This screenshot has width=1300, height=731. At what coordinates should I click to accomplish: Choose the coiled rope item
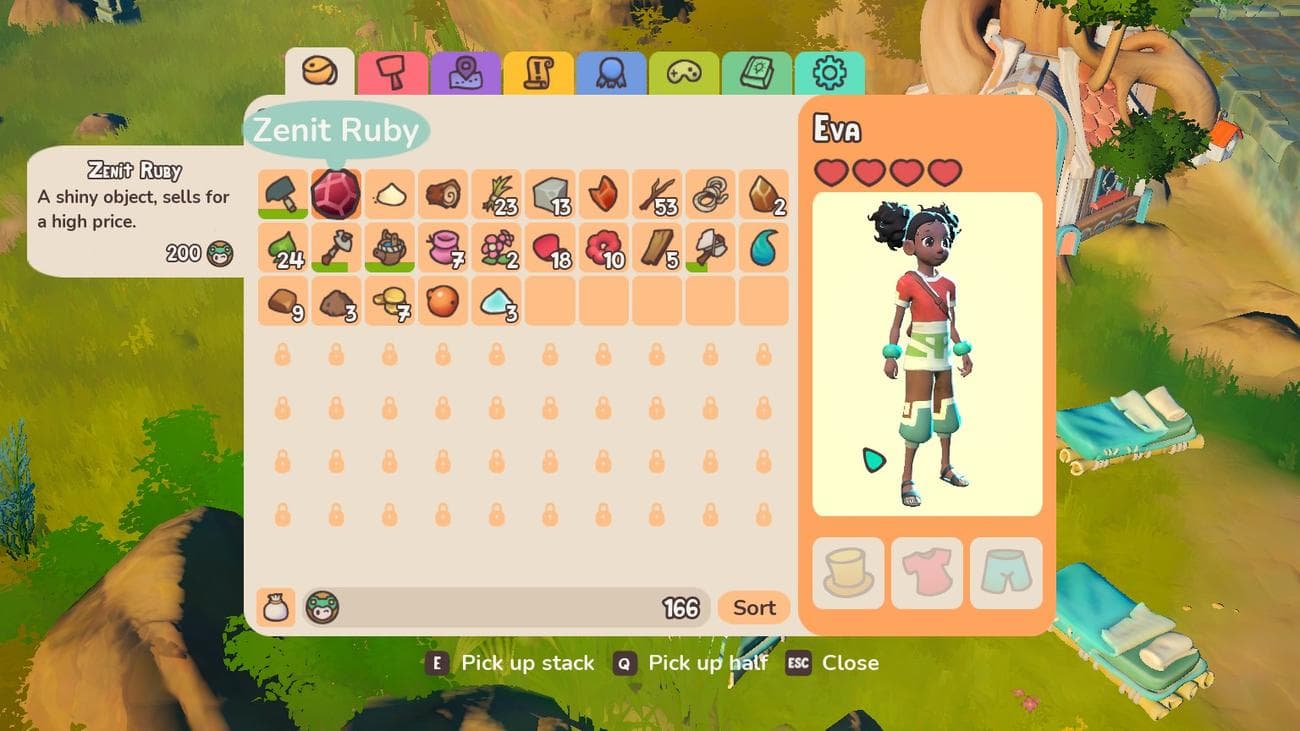(710, 194)
